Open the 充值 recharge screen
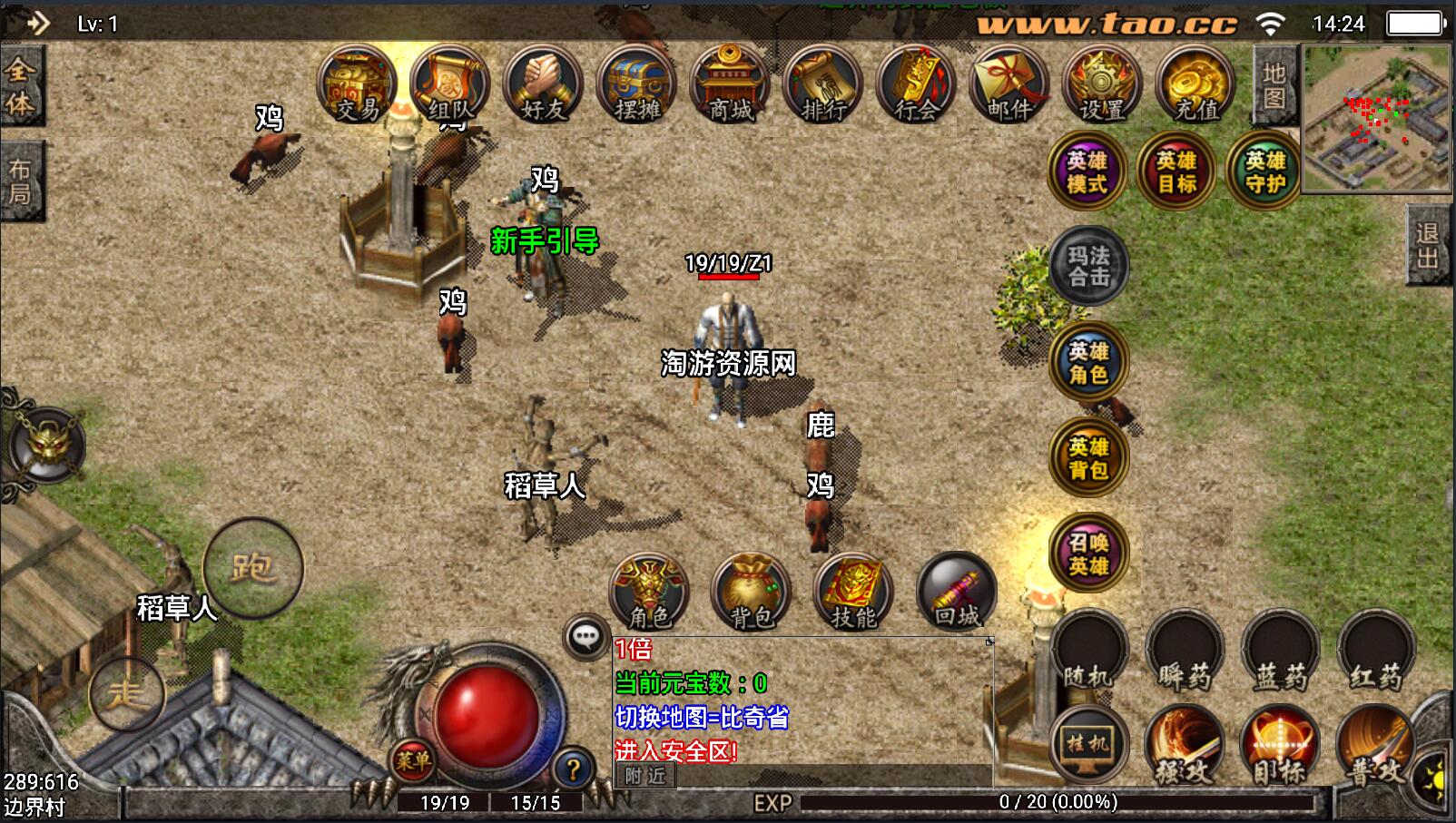1456x823 pixels. (x=1195, y=84)
